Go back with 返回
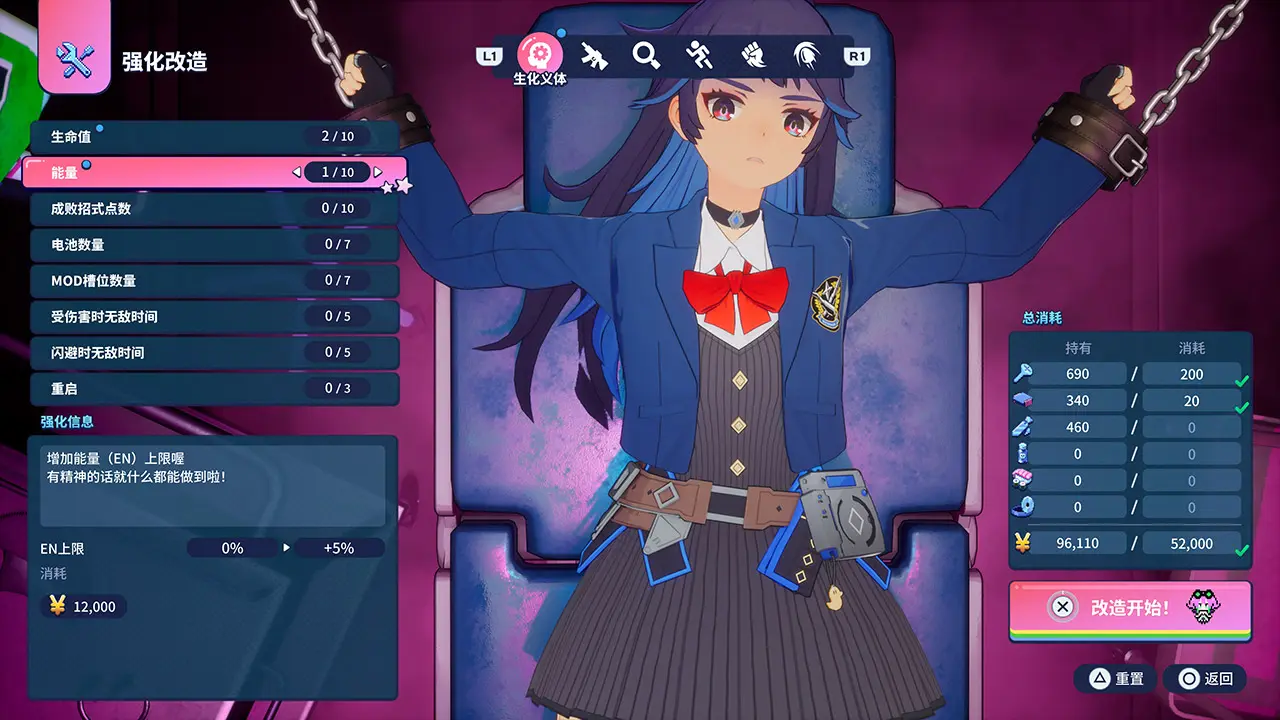This screenshot has width=1280, height=720. point(1206,679)
